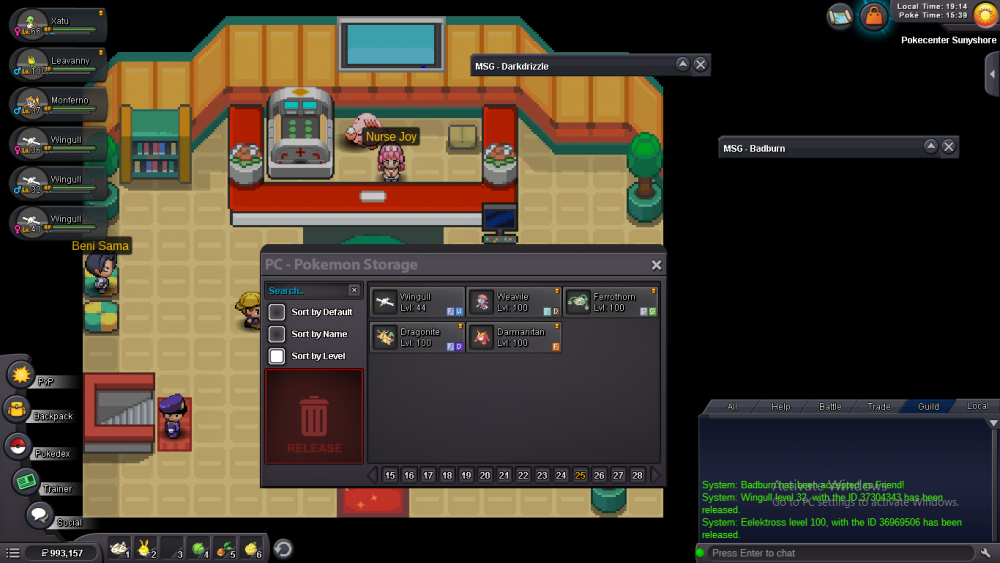This screenshot has width=1000, height=563.
Task: Close the MSG Badburn message window
Action: [x=949, y=147]
